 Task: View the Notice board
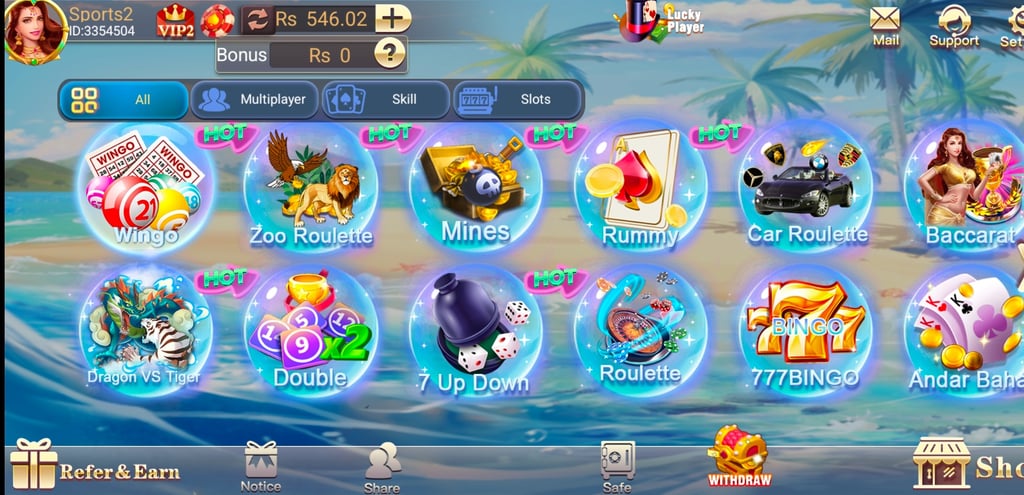coord(261,466)
